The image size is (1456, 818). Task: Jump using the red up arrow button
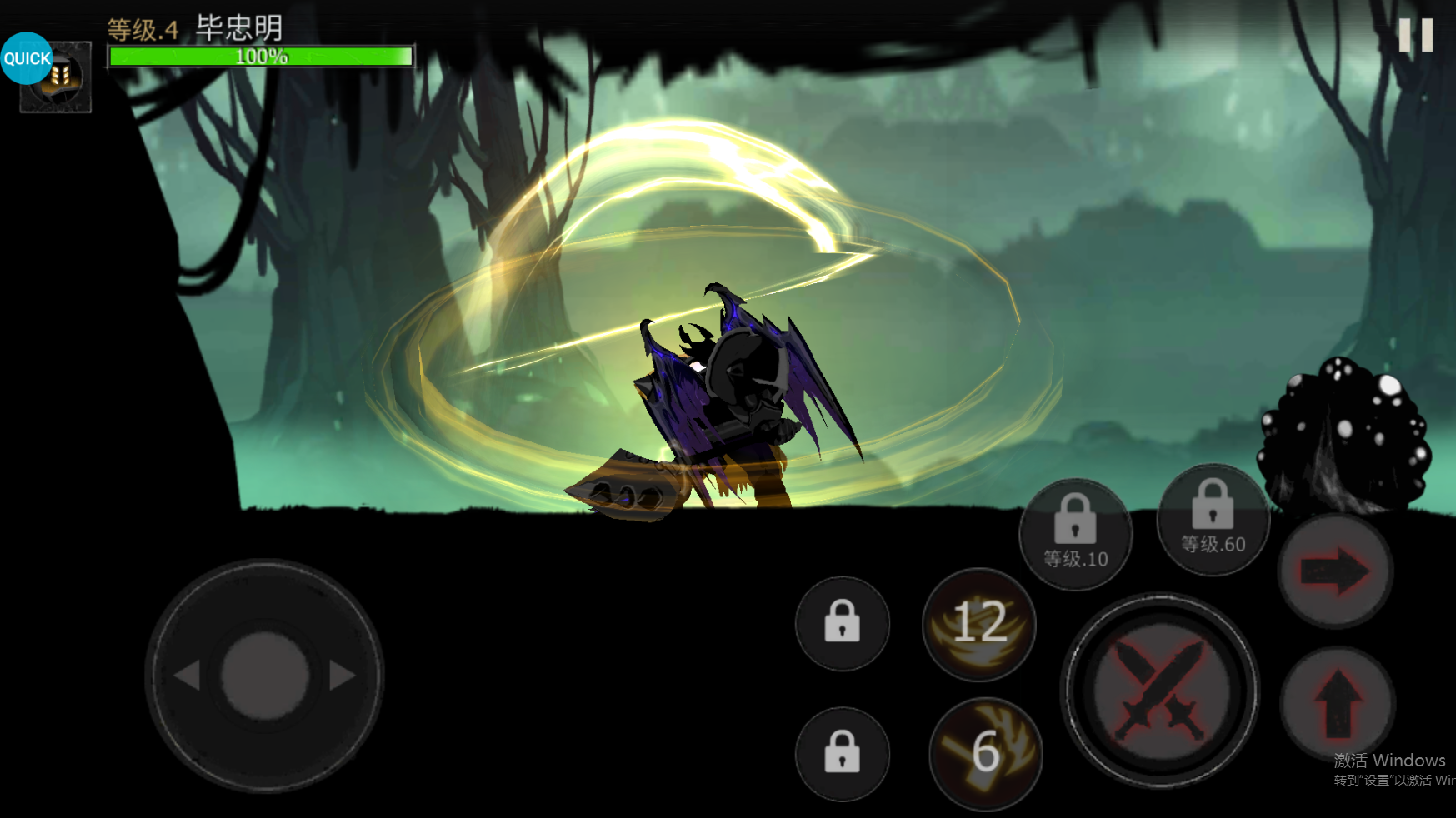tap(1338, 704)
